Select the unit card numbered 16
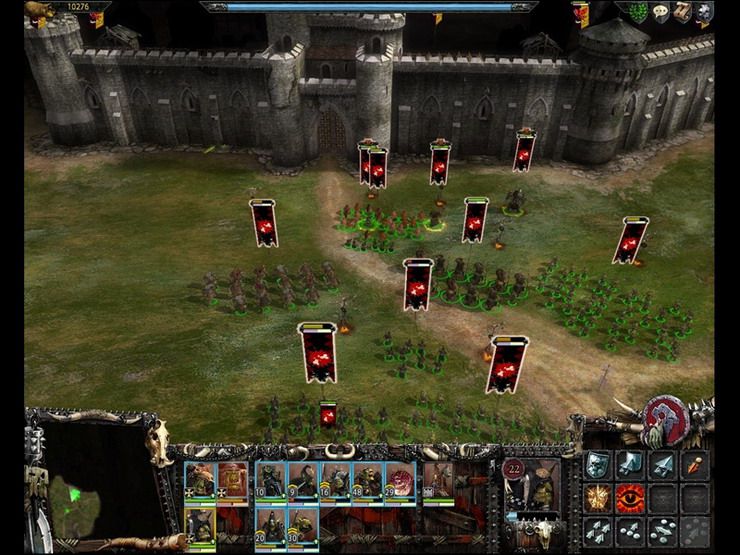 [x=335, y=480]
